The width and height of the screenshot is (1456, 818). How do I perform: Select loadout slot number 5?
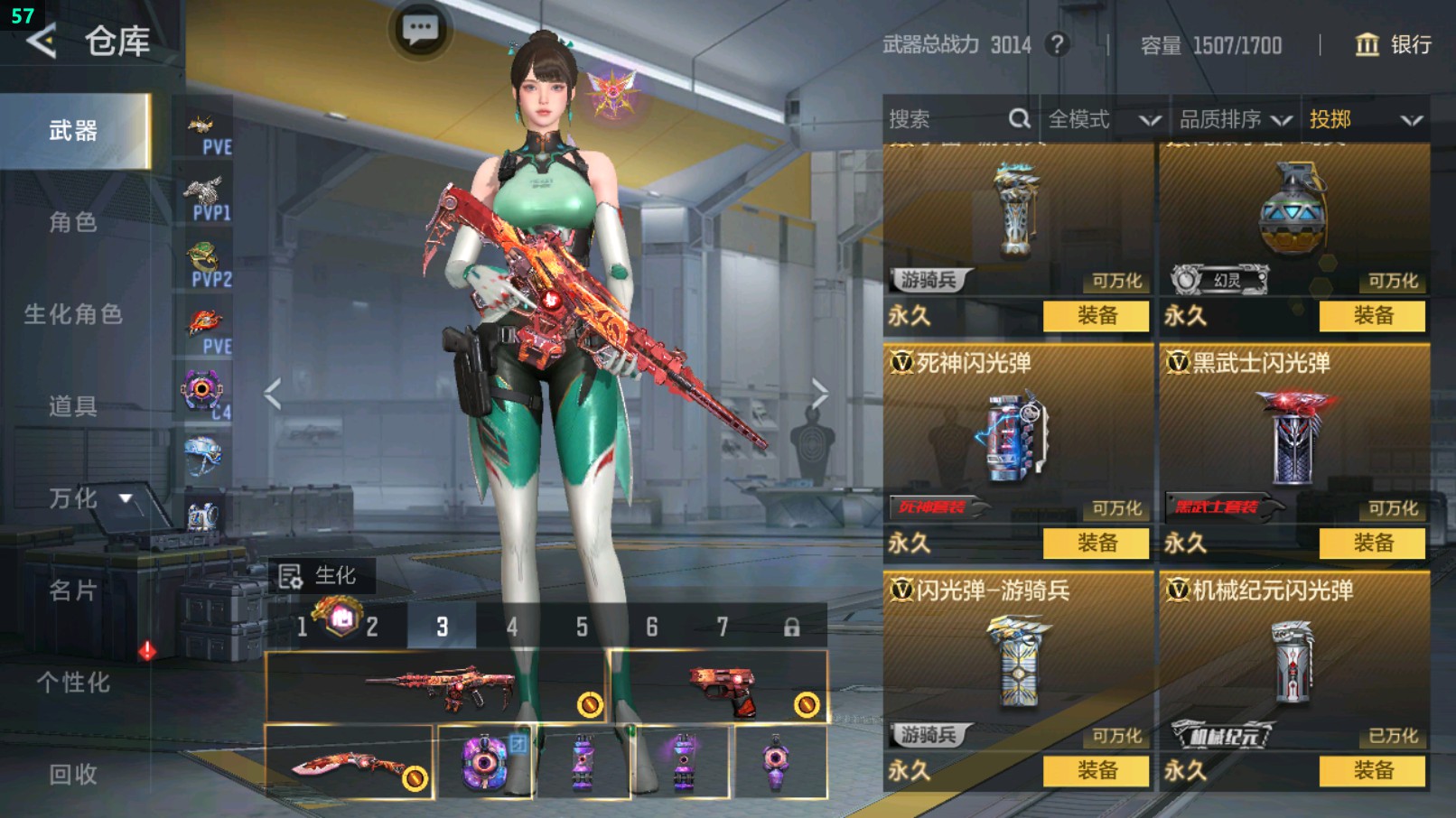click(x=582, y=627)
